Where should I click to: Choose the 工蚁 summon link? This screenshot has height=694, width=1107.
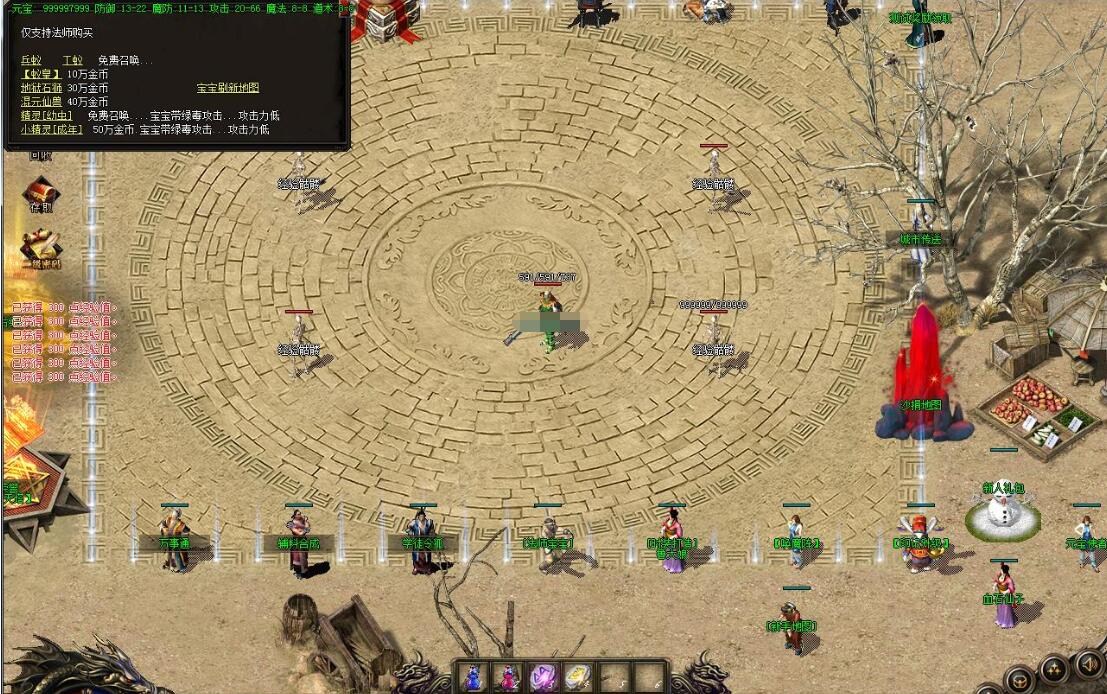coord(72,61)
